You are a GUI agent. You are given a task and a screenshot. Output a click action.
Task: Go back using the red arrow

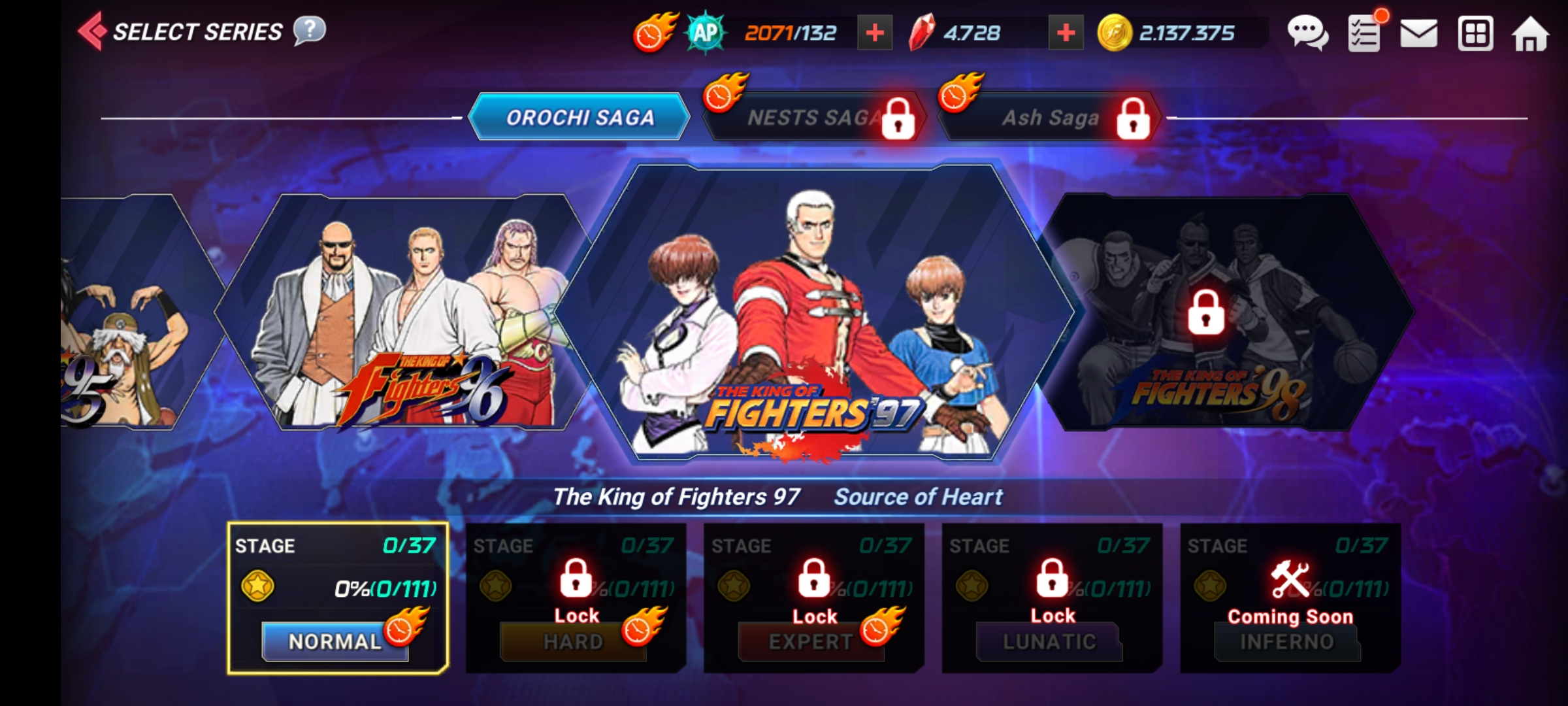point(93,31)
